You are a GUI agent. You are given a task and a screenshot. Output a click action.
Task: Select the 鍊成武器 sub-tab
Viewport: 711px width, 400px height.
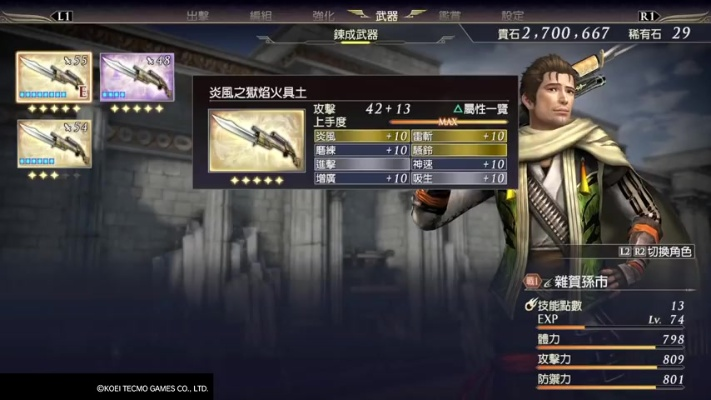[x=357, y=35]
